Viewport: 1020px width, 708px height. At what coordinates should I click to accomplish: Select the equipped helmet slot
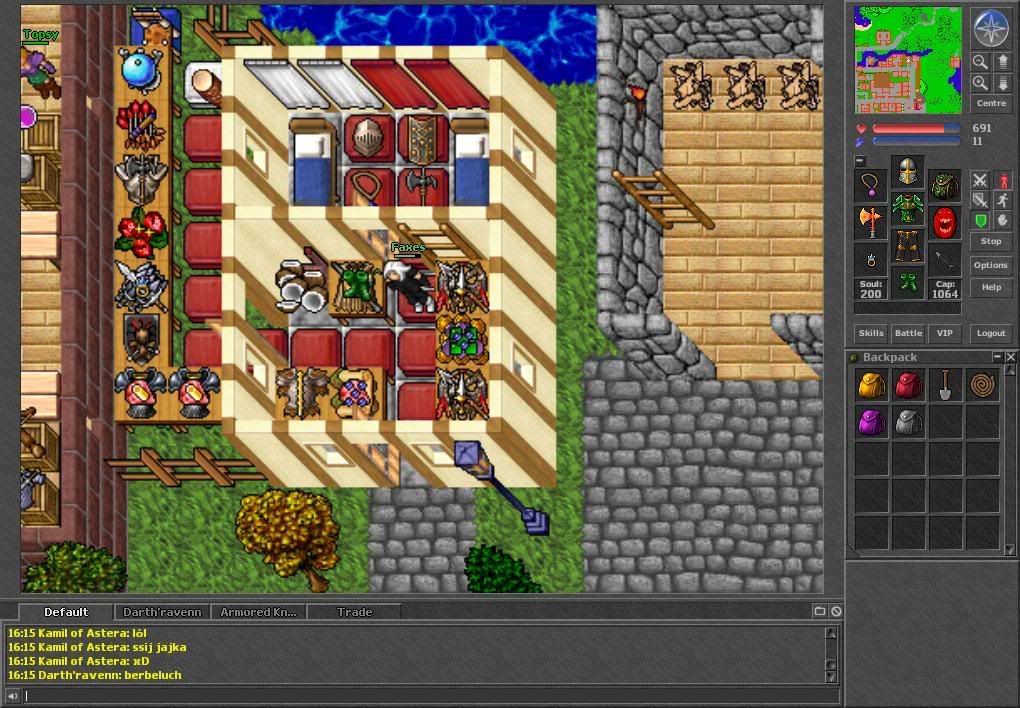coord(907,172)
